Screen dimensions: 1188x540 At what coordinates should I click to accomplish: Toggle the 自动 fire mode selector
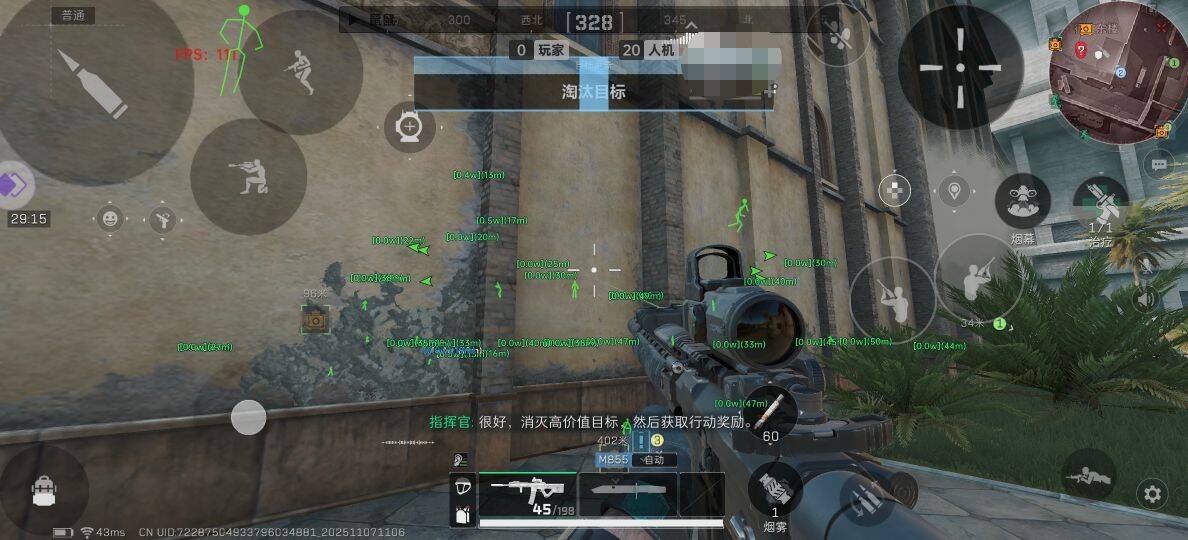pos(654,460)
